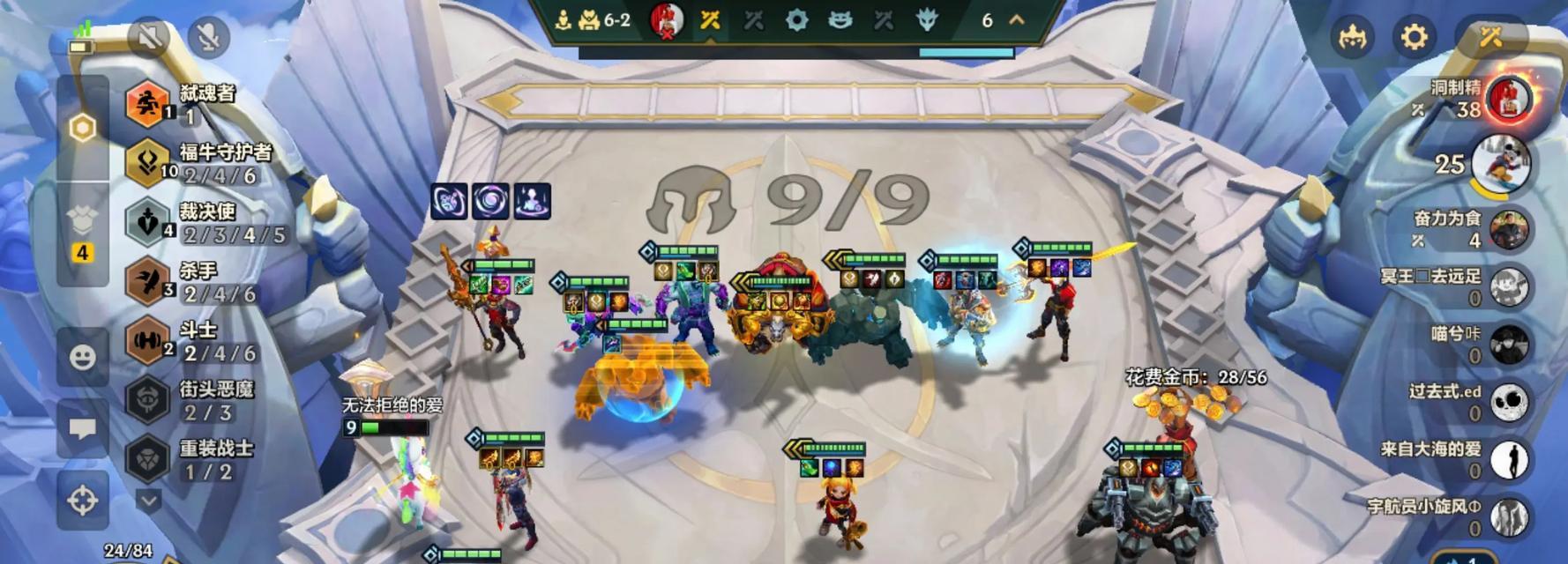Show details for 福牛守护者 trait
1568x564 pixels.
click(x=146, y=162)
